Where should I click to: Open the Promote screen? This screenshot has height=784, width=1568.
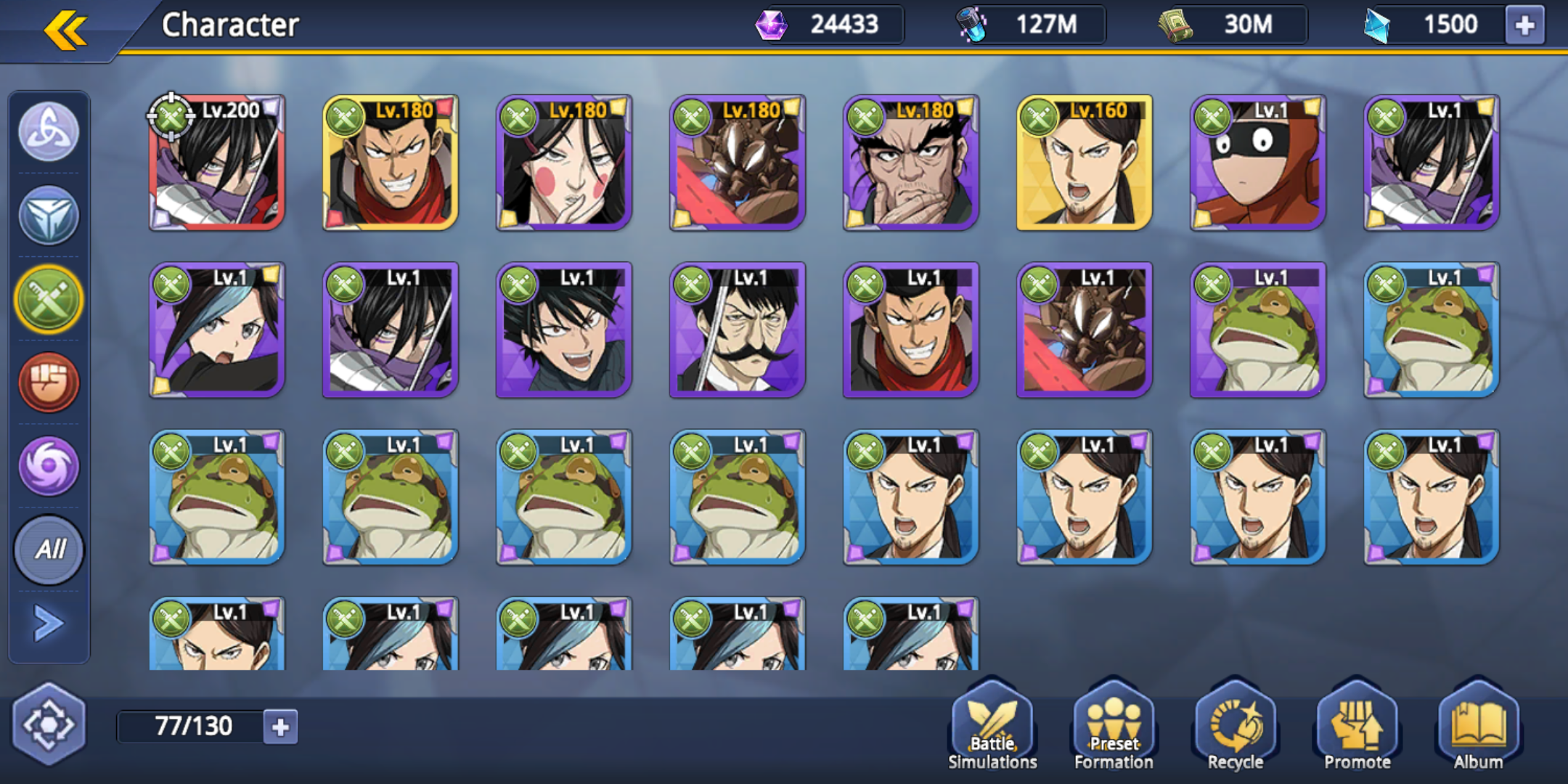(1356, 726)
